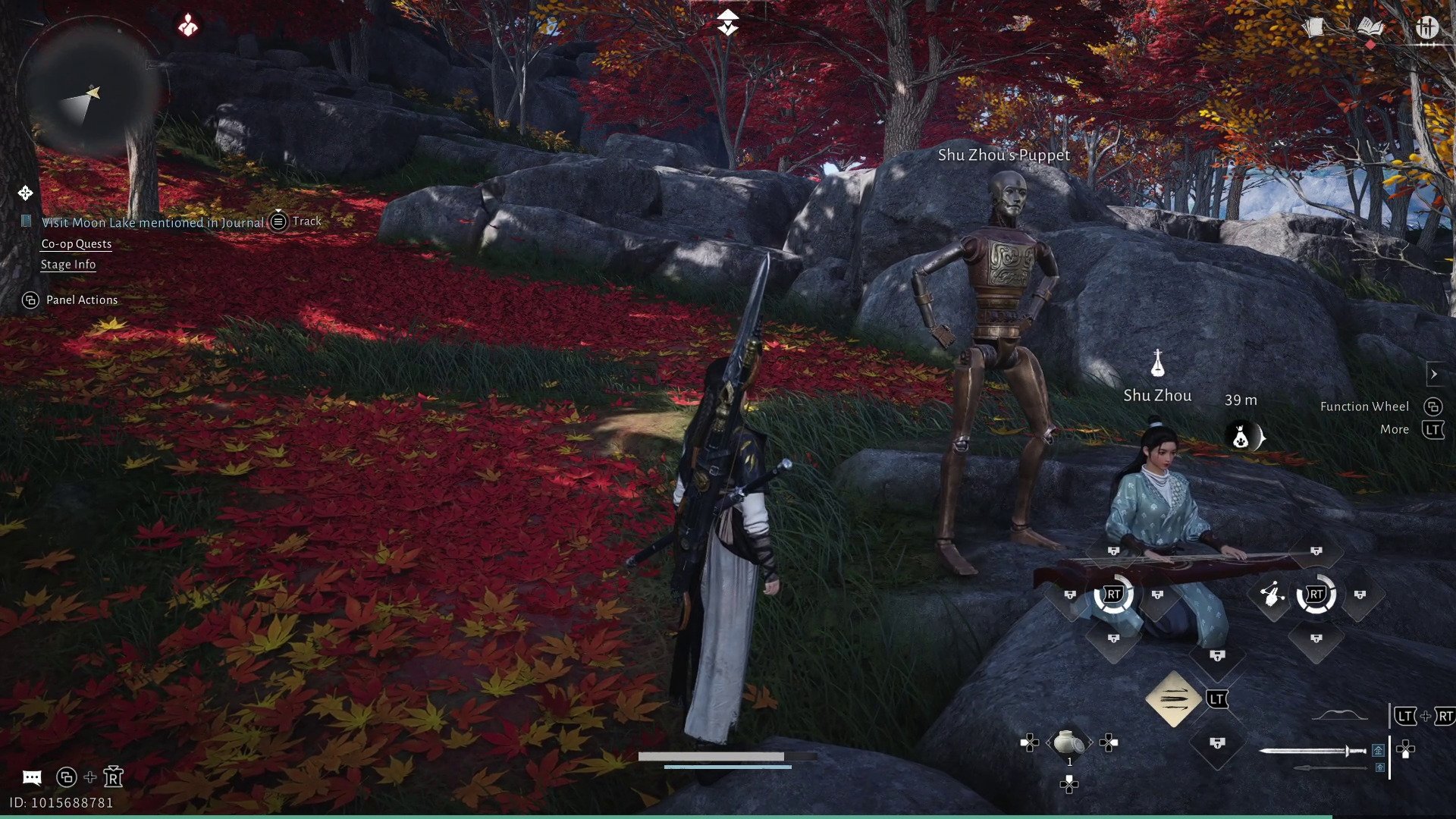This screenshot has width=1456, height=819.
Task: Open the card deck icon
Action: 1313,28
